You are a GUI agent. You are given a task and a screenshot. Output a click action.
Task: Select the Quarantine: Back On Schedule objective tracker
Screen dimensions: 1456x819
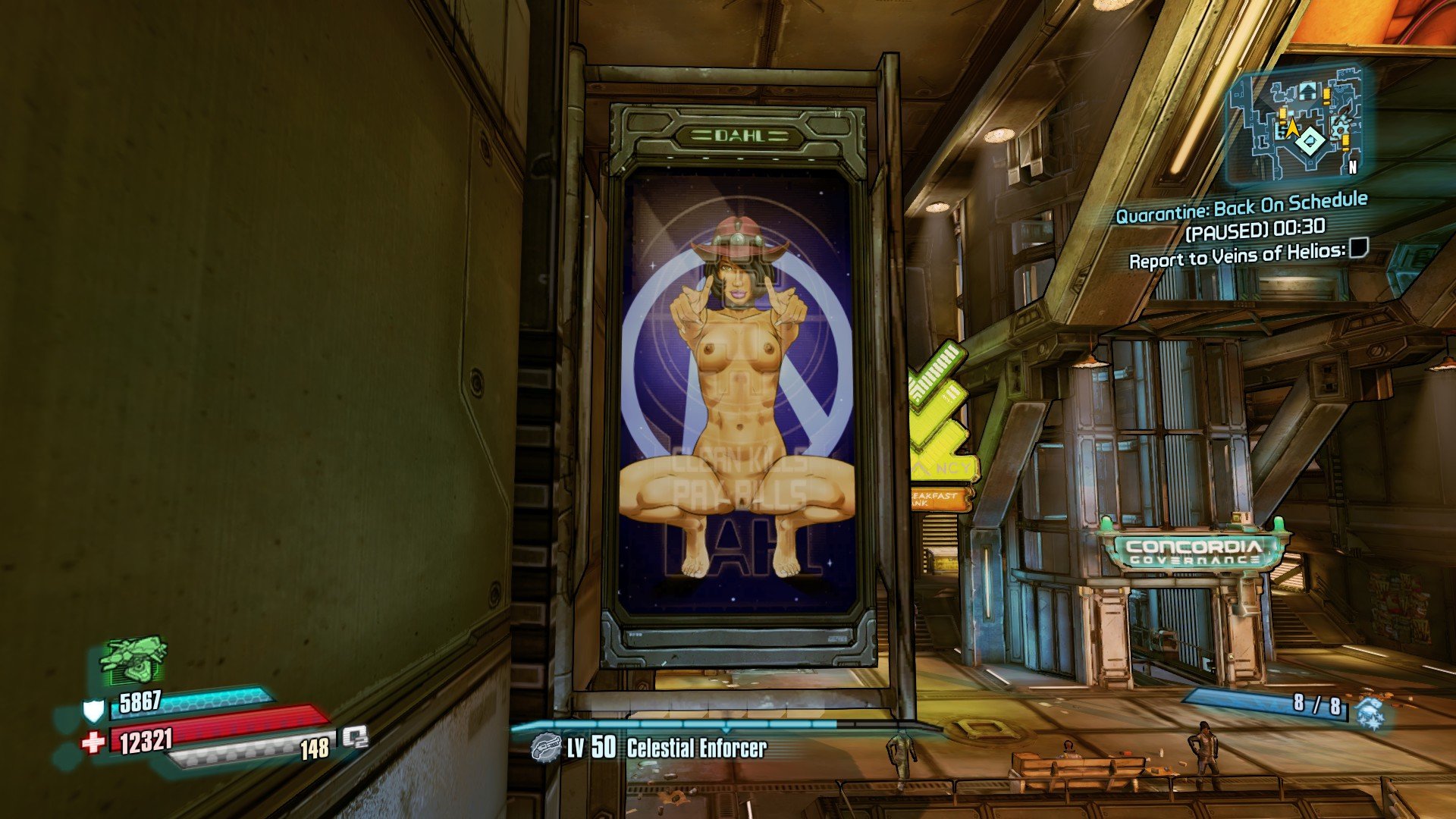pos(1241,206)
